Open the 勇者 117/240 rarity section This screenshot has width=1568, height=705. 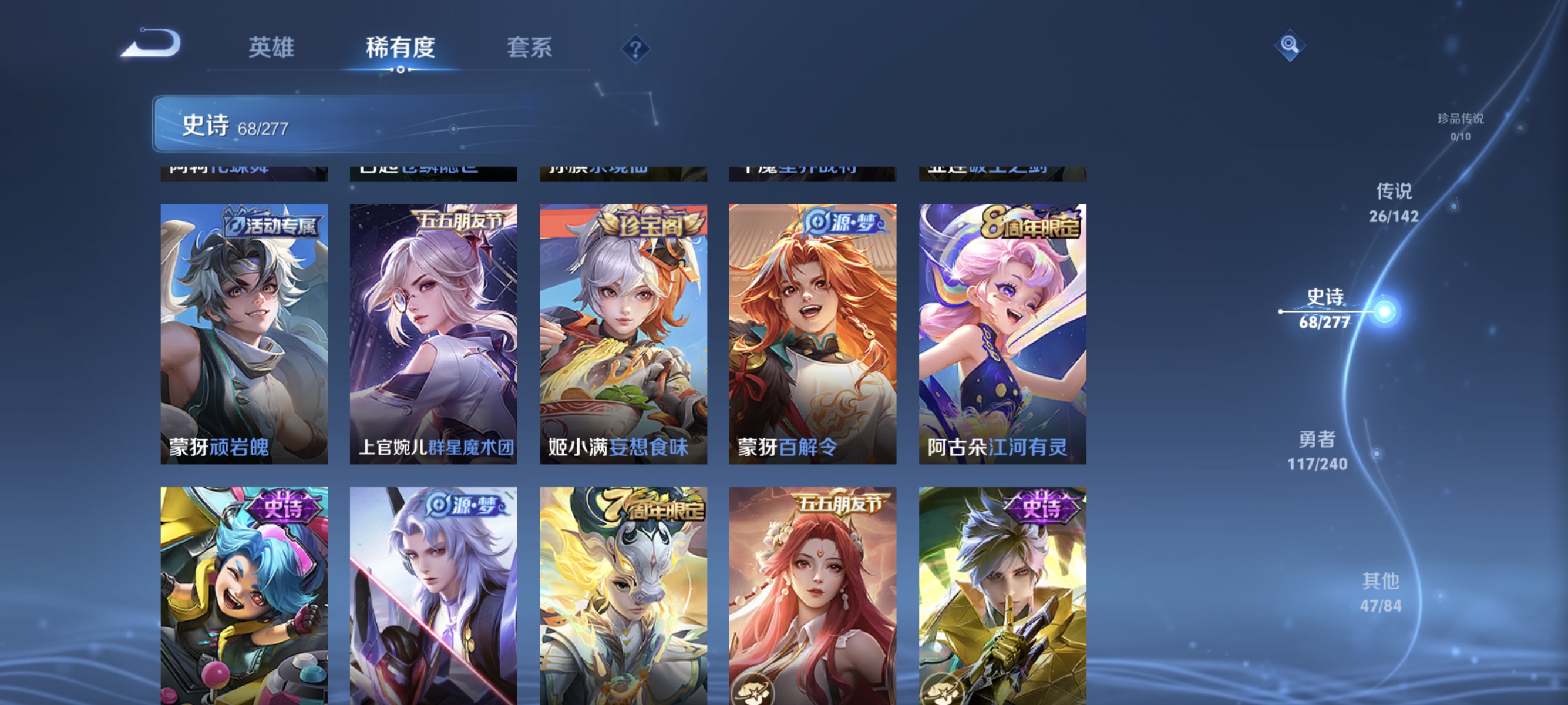1316,449
